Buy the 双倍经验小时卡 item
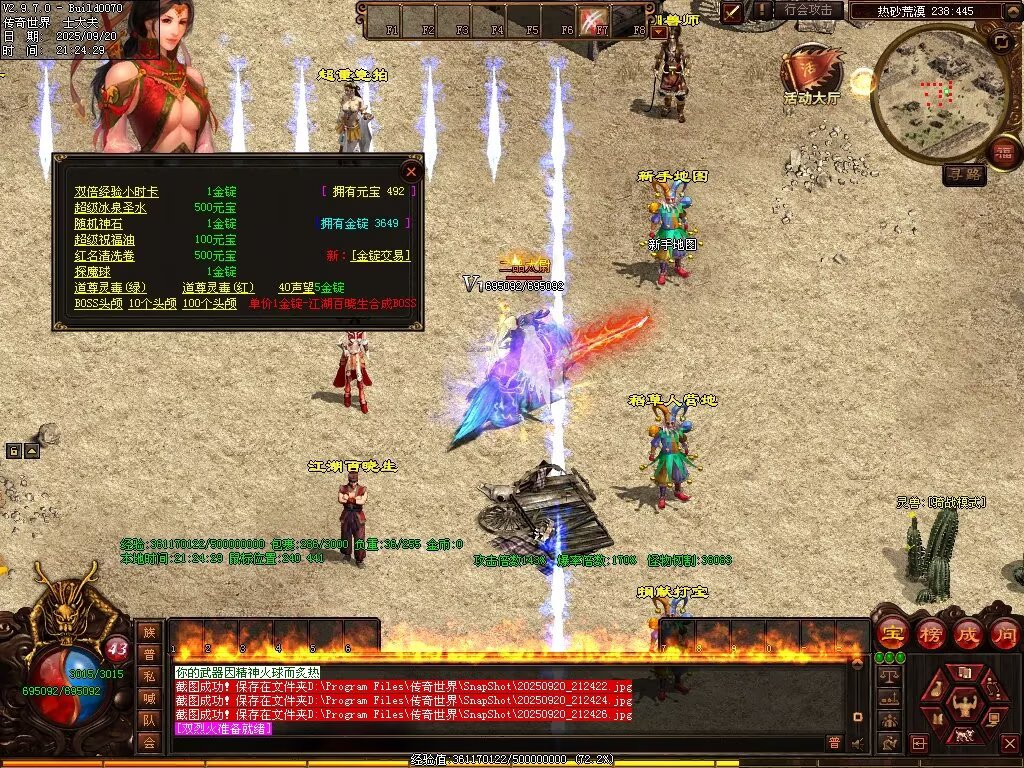 116,192
